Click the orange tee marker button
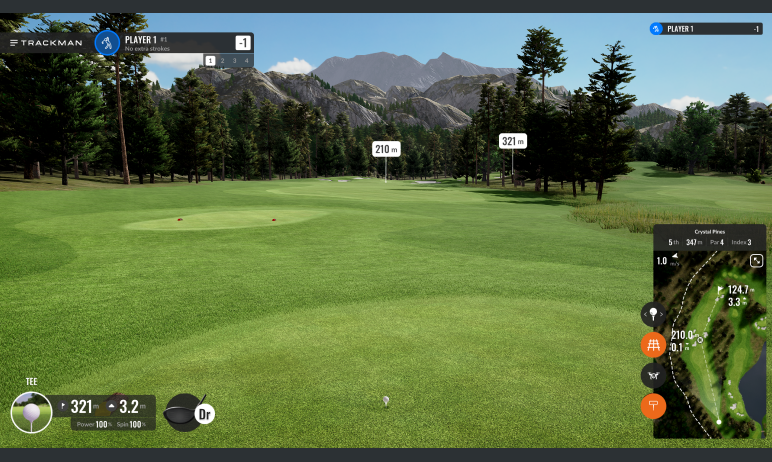This screenshot has height=462, width=772. [653, 405]
